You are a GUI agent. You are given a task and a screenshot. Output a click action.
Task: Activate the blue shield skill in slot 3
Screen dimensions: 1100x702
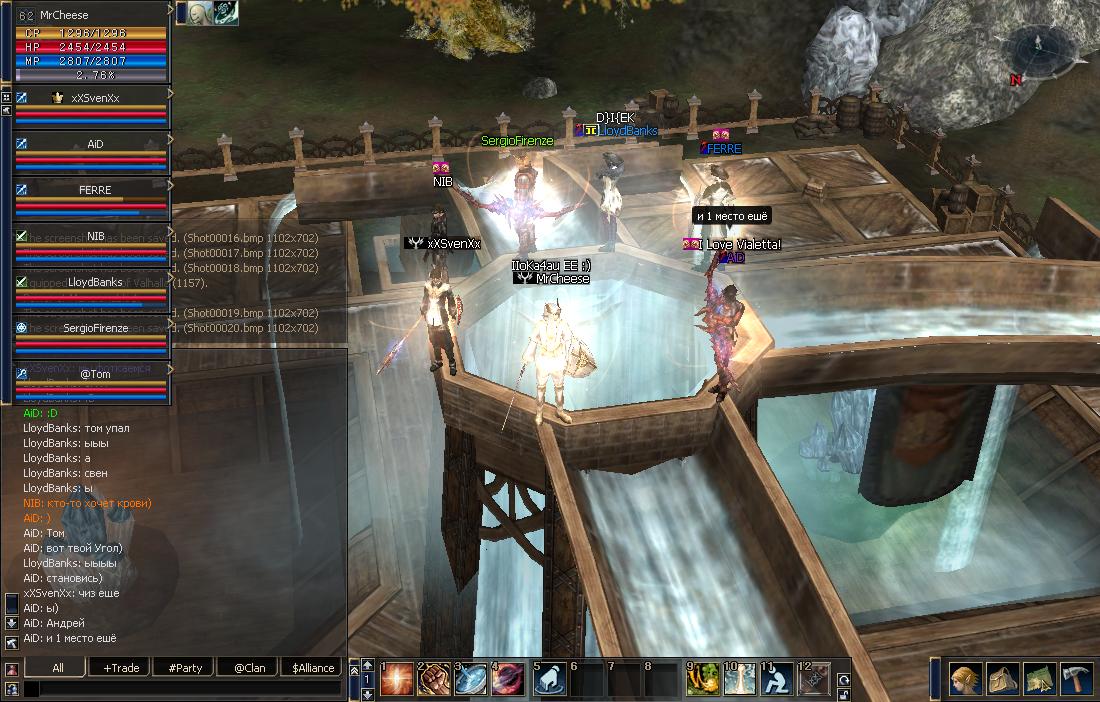click(x=471, y=679)
